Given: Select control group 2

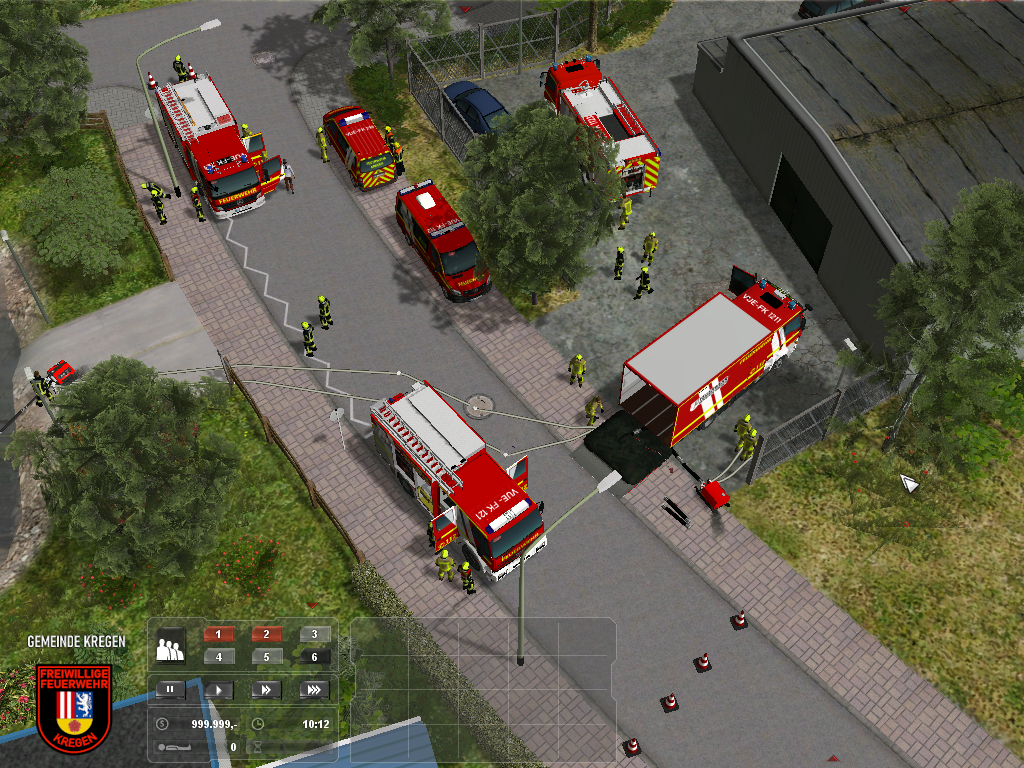Looking at the screenshot, I should click(x=267, y=634).
